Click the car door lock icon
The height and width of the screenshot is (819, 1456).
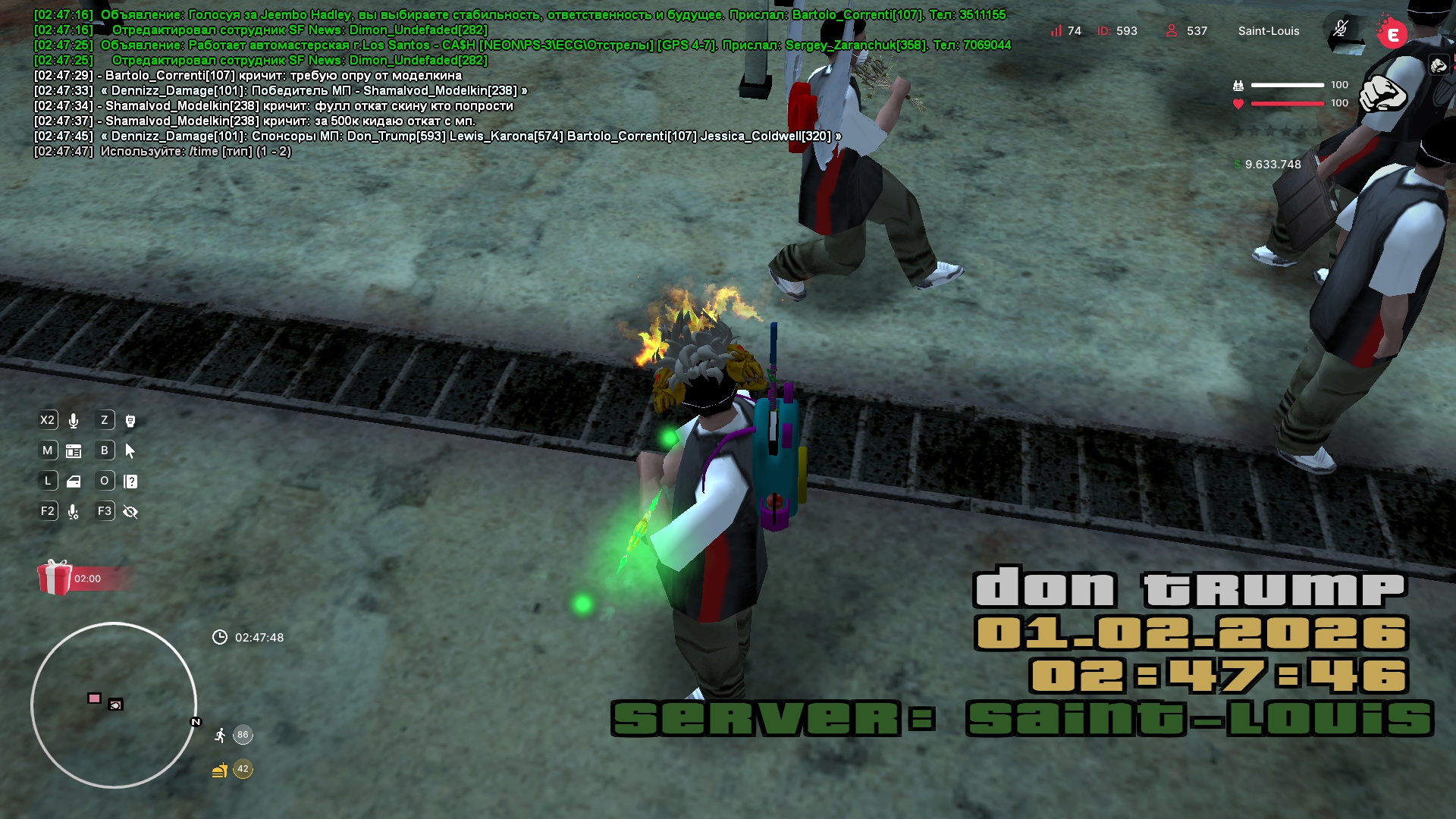[x=74, y=482]
